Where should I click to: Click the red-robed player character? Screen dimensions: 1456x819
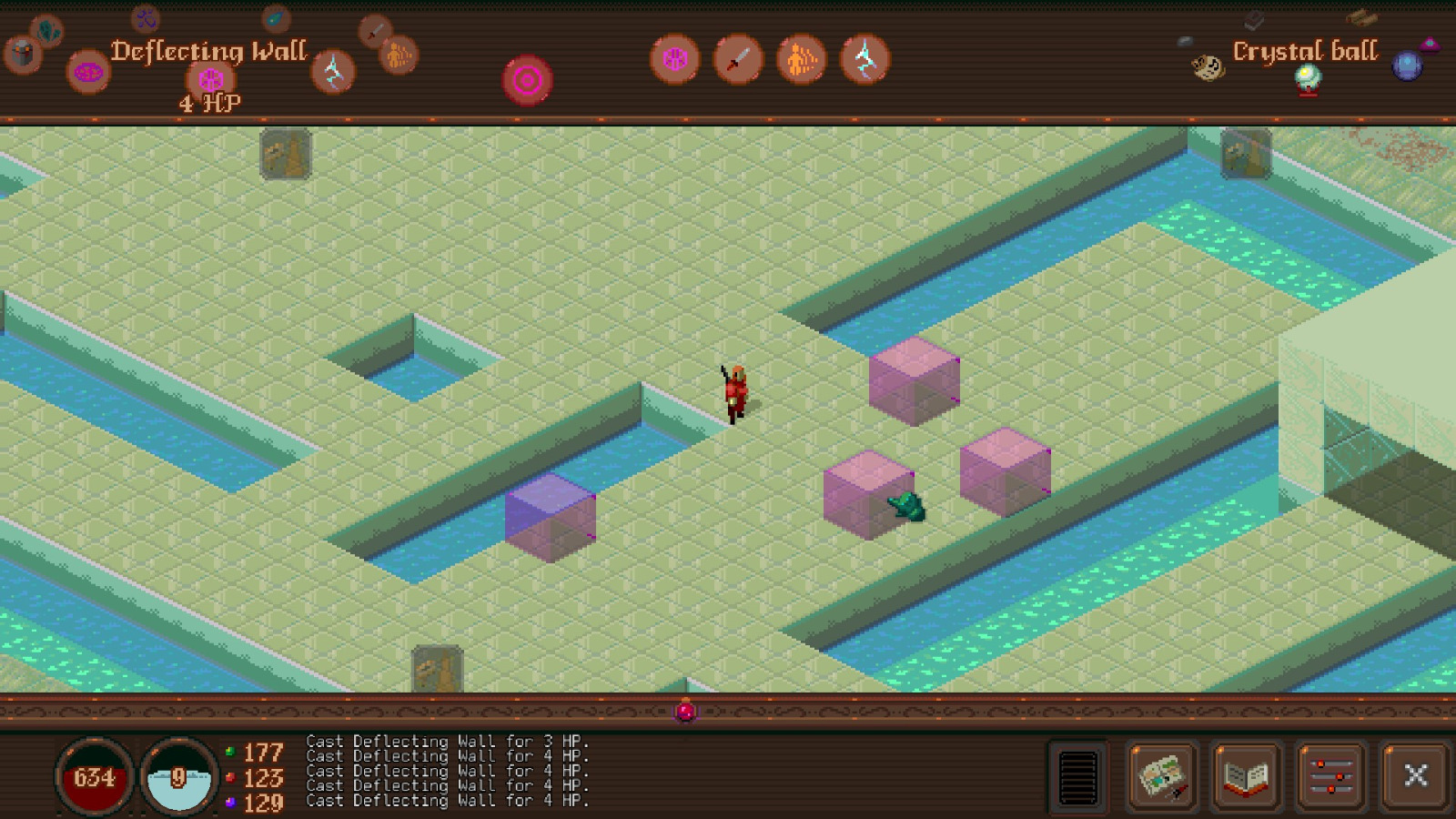(x=735, y=389)
